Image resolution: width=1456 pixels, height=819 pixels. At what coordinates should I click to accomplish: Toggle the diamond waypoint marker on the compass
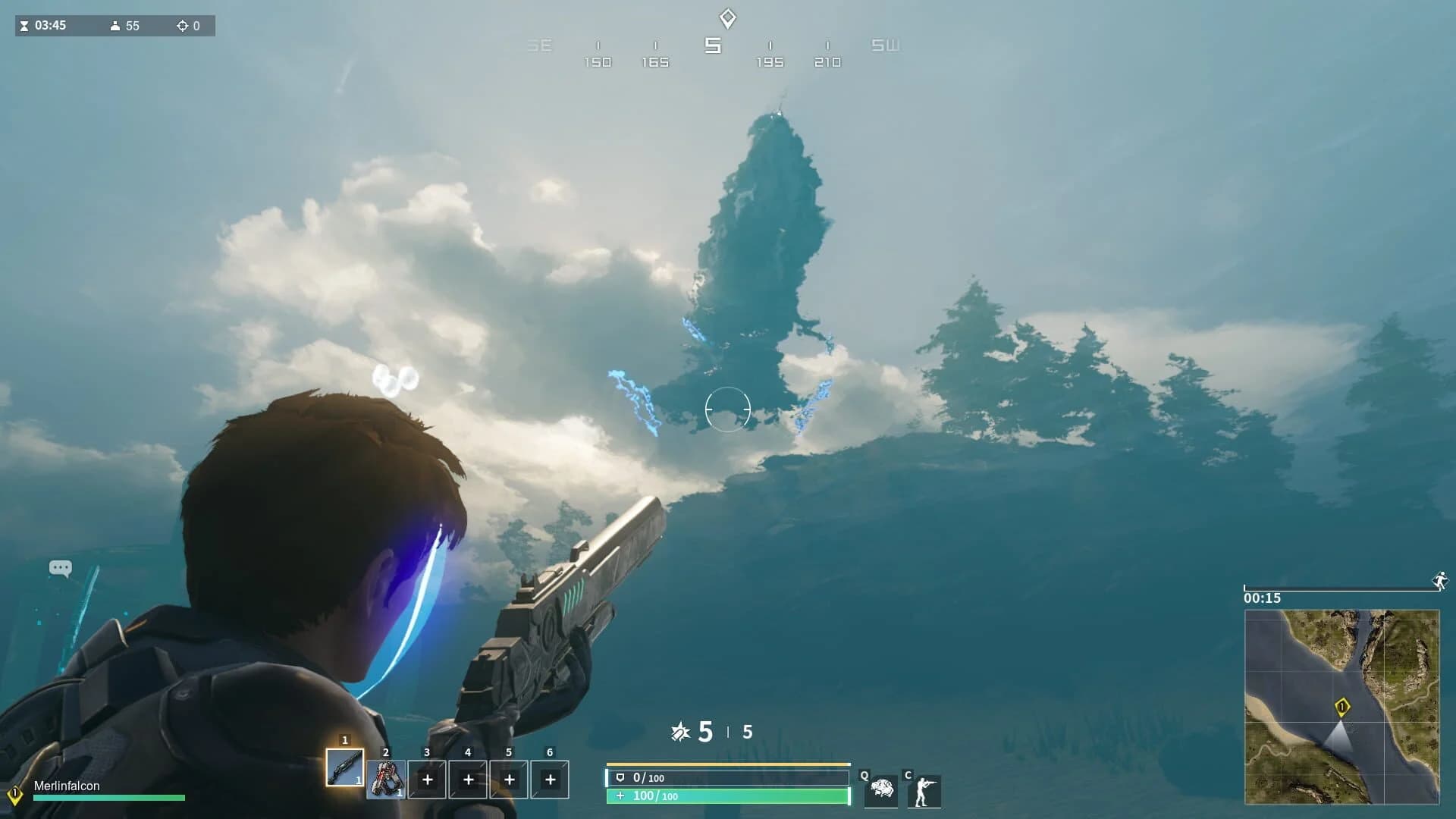[726, 17]
